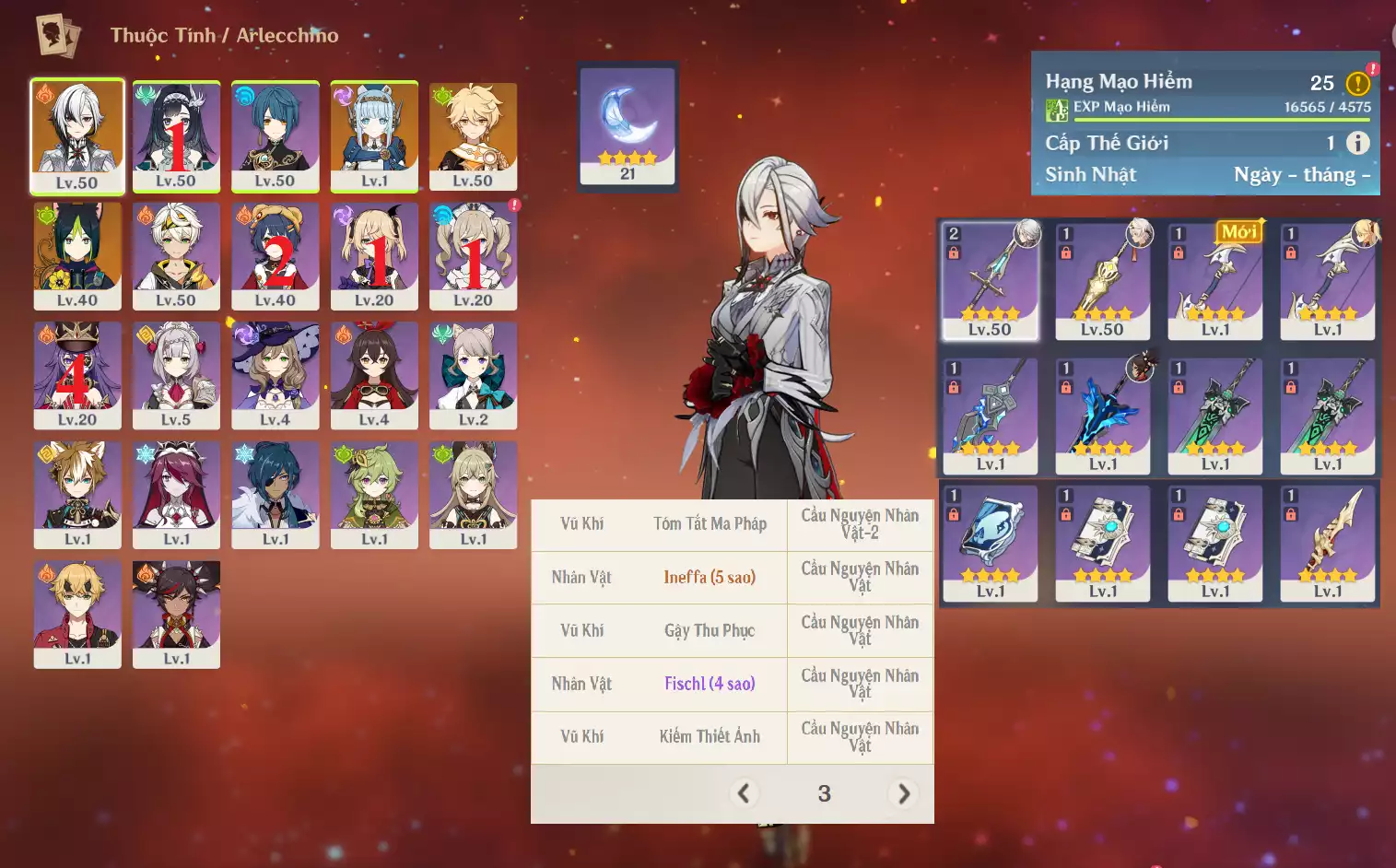The width and height of the screenshot is (1396, 868).
Task: Choose the Xingqiu portrait at Lv.50
Action: point(275,135)
